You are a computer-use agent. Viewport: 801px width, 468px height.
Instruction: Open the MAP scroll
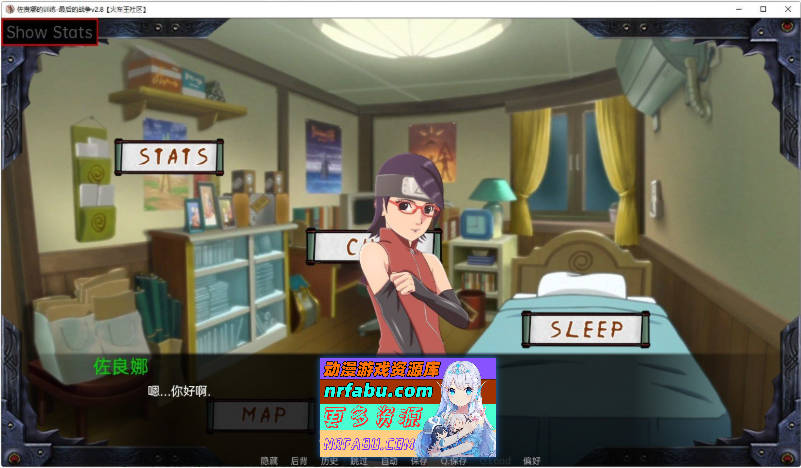point(263,415)
